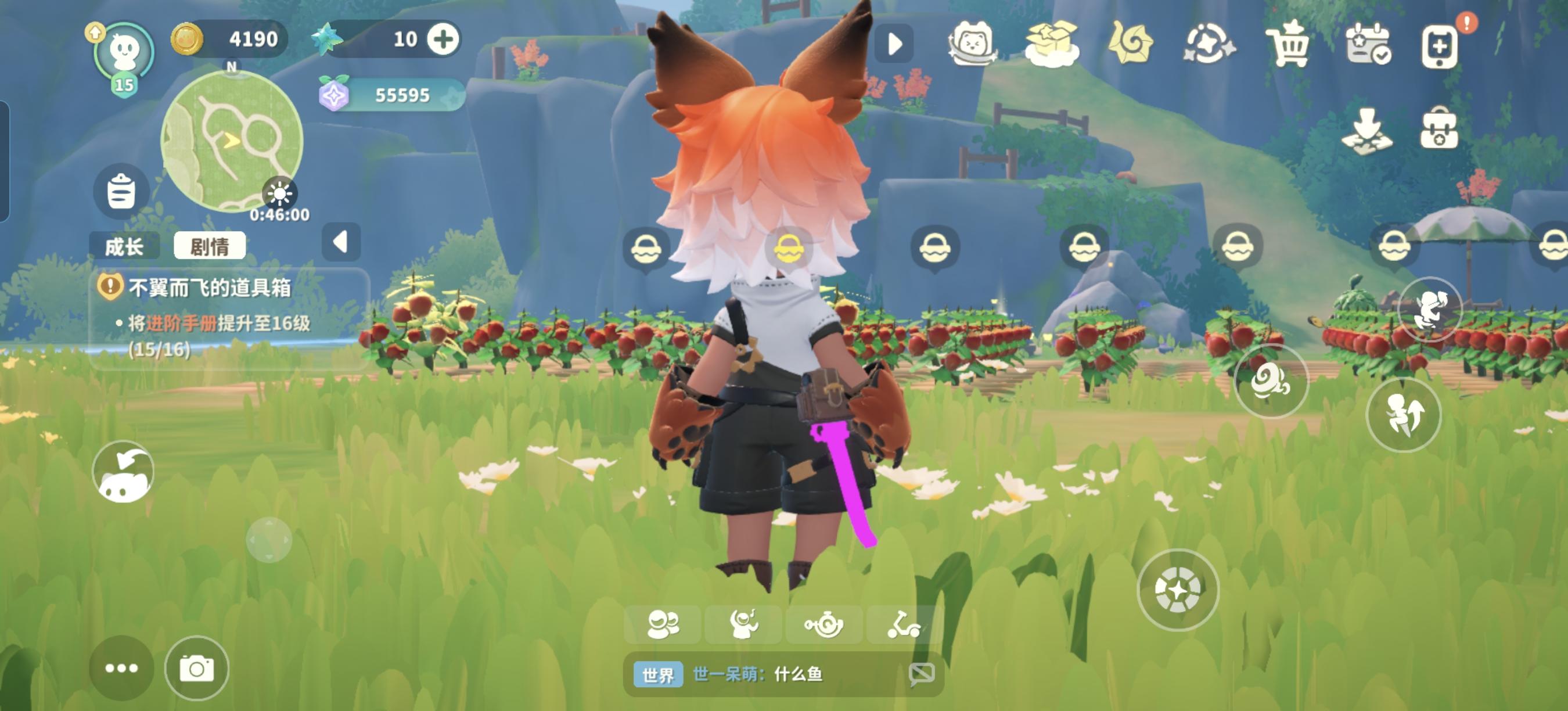
Task: Collapse the quest panel with the left arrow
Action: click(341, 243)
